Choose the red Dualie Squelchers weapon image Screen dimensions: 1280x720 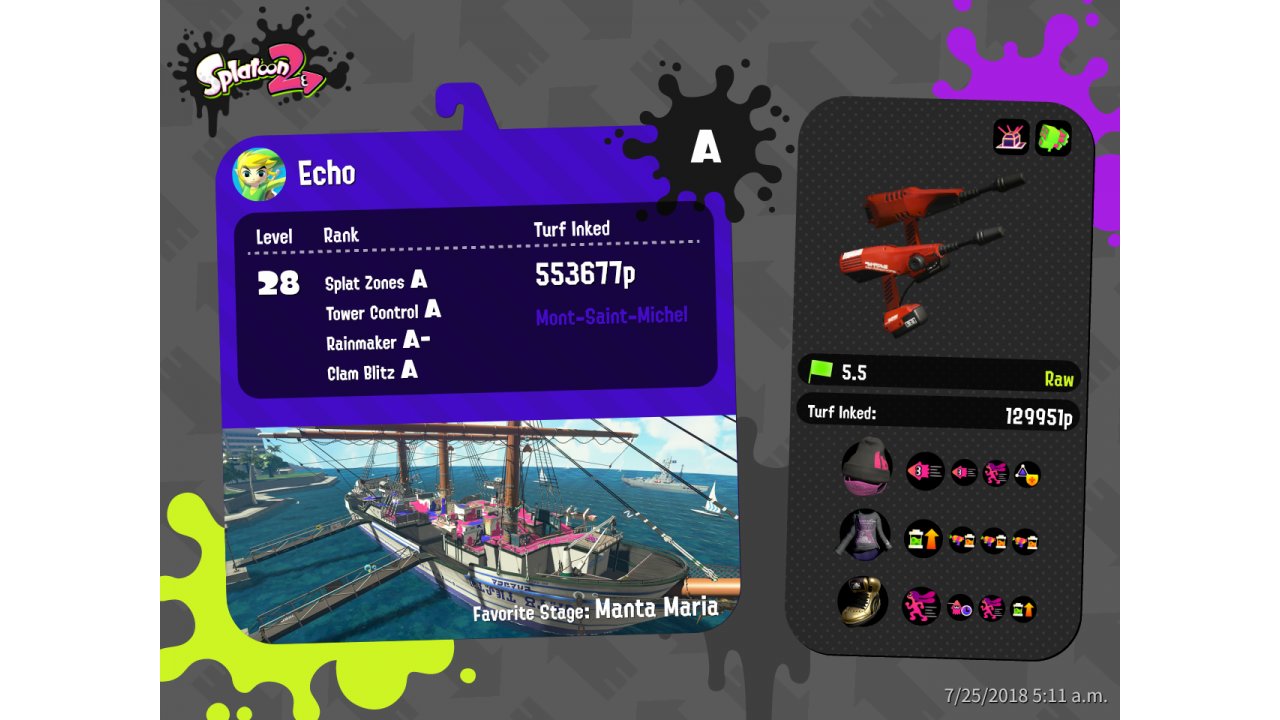pos(925,254)
